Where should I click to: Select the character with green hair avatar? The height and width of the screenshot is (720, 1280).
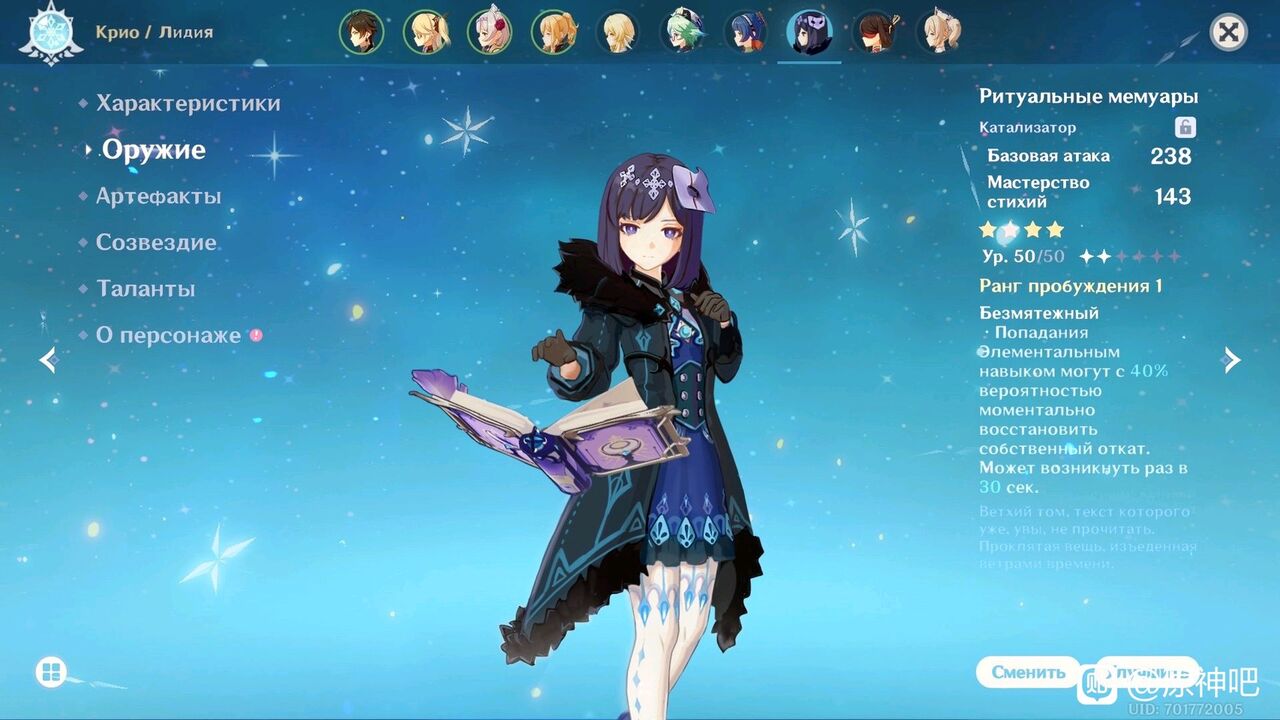tap(682, 30)
